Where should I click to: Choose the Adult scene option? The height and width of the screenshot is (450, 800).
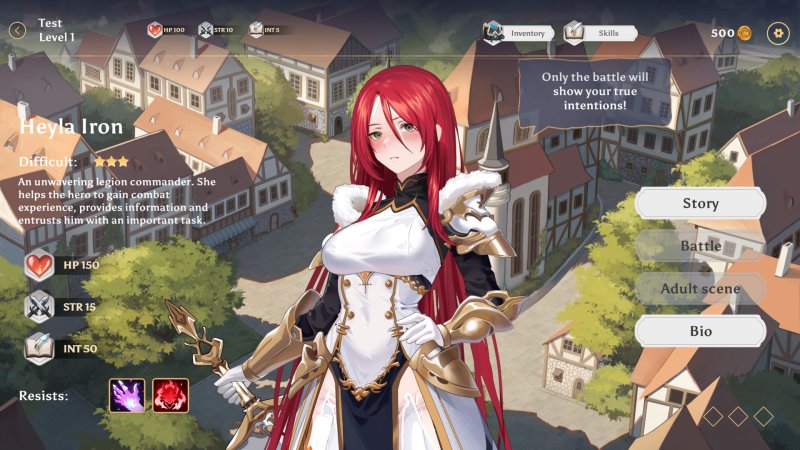(x=700, y=289)
